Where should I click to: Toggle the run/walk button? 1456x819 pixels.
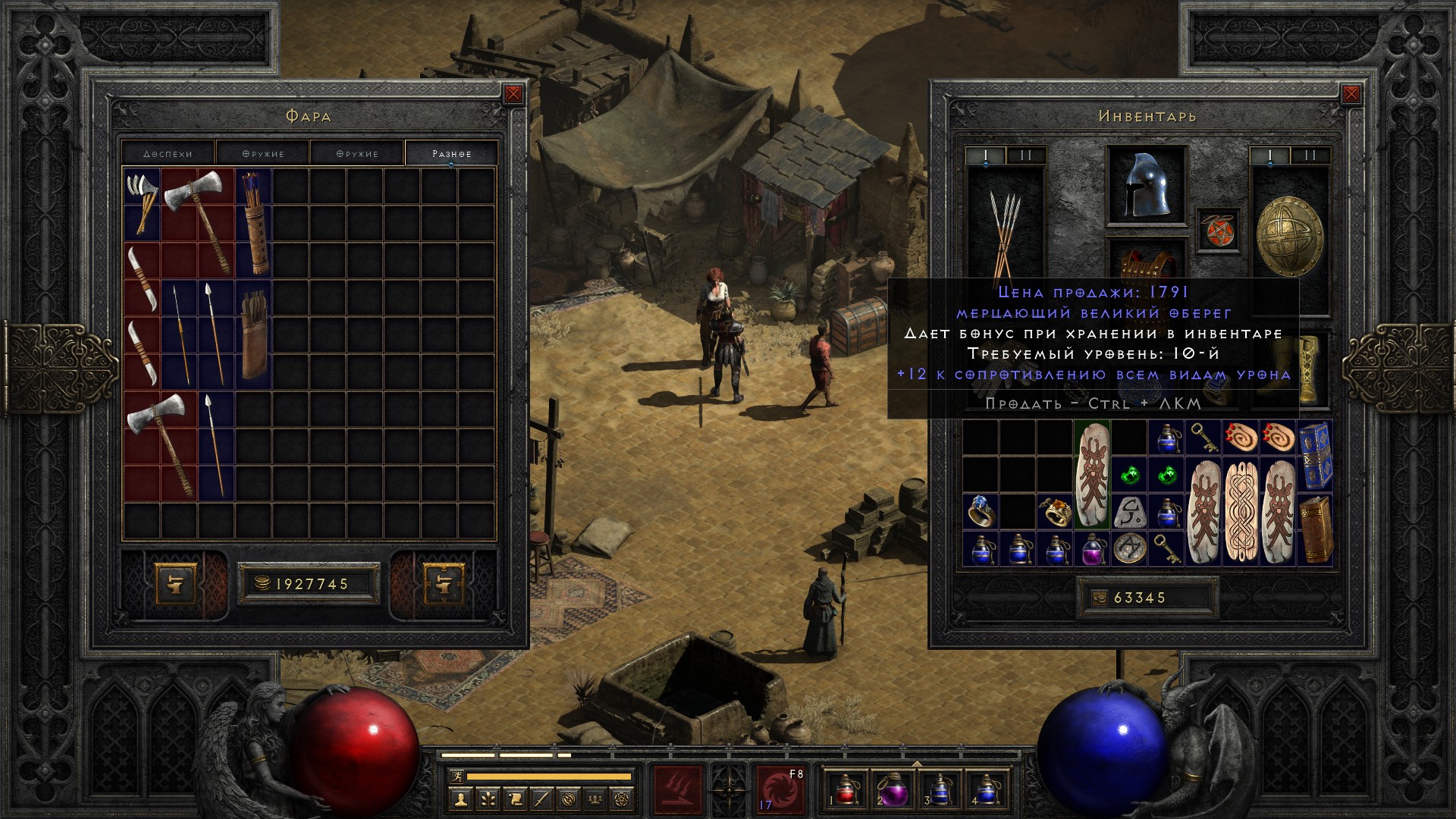(x=455, y=777)
